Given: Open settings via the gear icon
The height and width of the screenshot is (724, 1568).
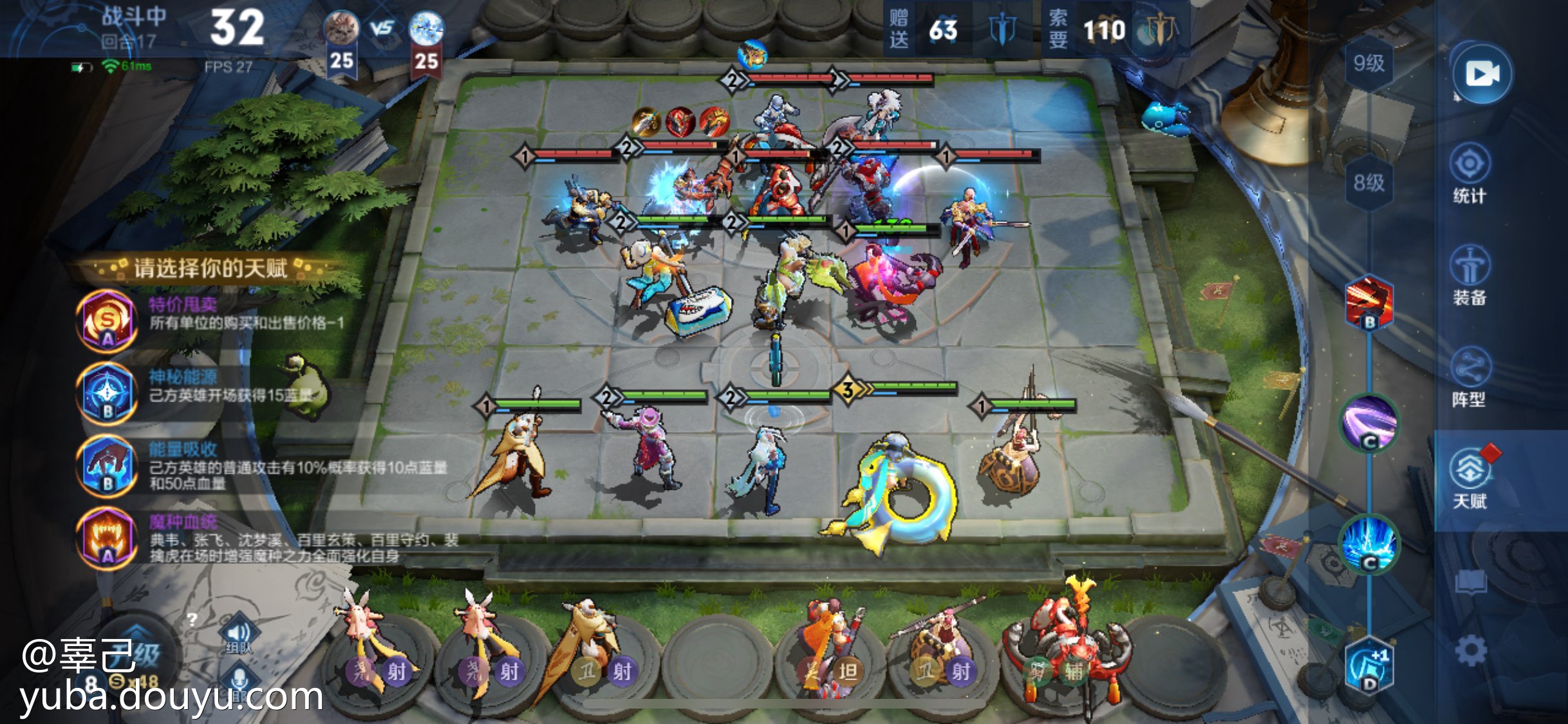Looking at the screenshot, I should (1471, 650).
